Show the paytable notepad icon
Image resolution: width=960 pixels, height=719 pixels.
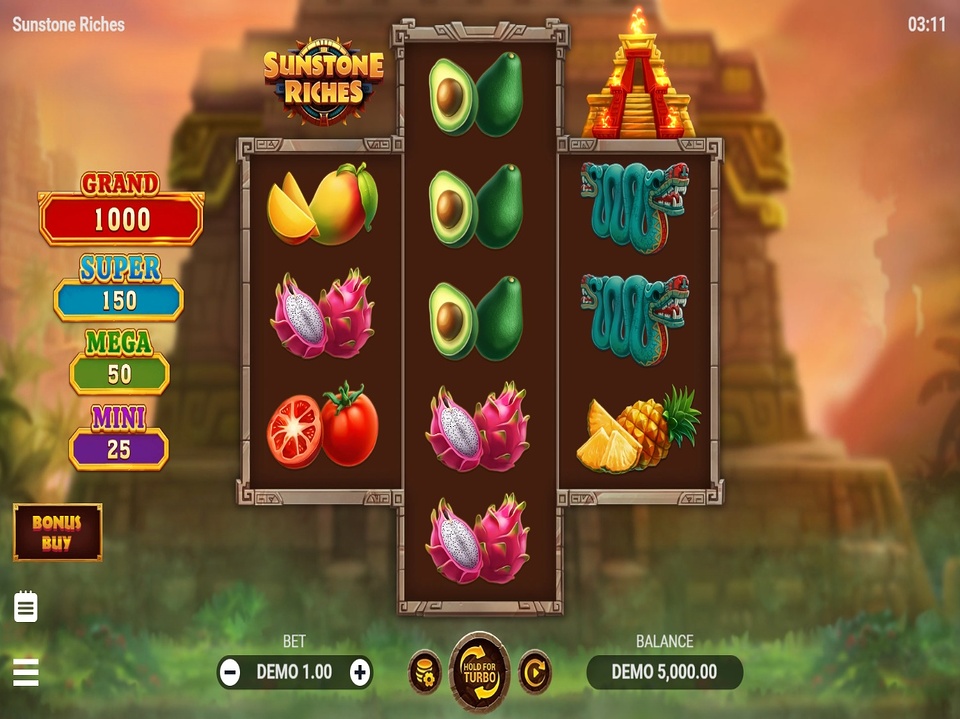[26, 606]
